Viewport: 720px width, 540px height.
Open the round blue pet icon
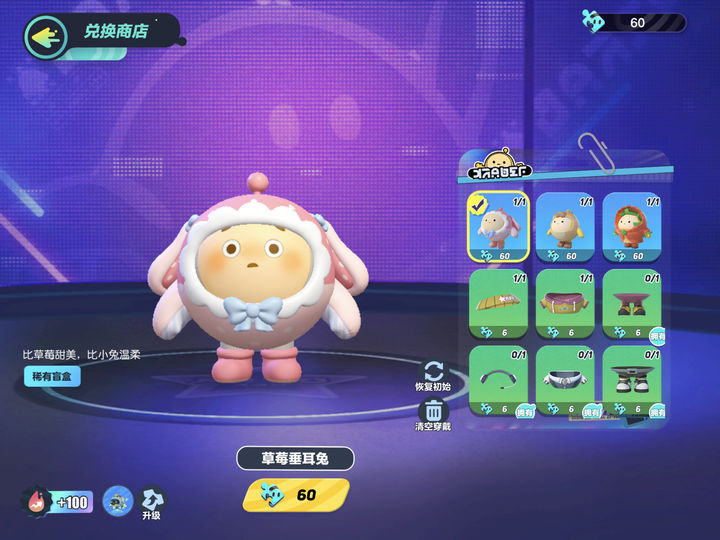pos(118,500)
